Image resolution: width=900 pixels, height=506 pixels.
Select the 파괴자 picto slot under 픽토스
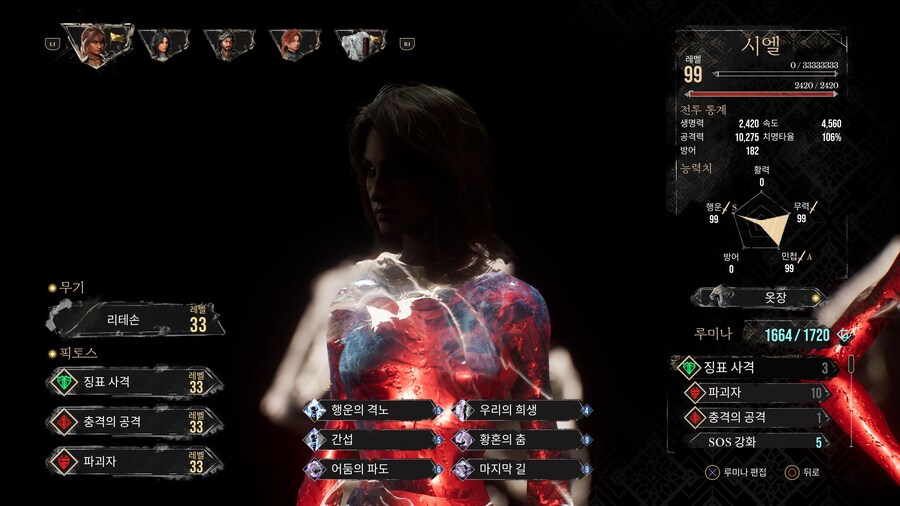135,461
